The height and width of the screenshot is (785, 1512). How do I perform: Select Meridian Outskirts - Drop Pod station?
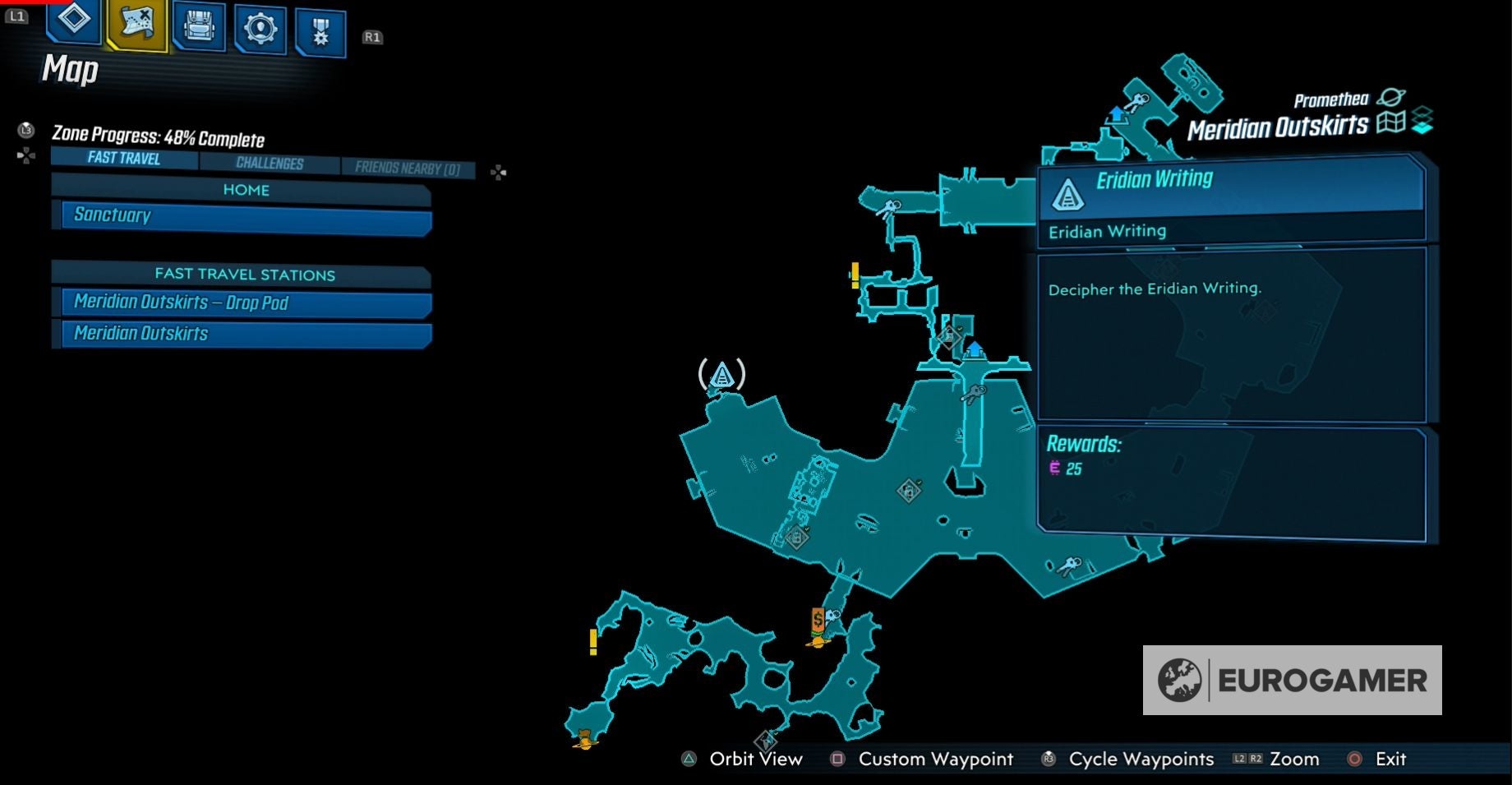tap(241, 302)
